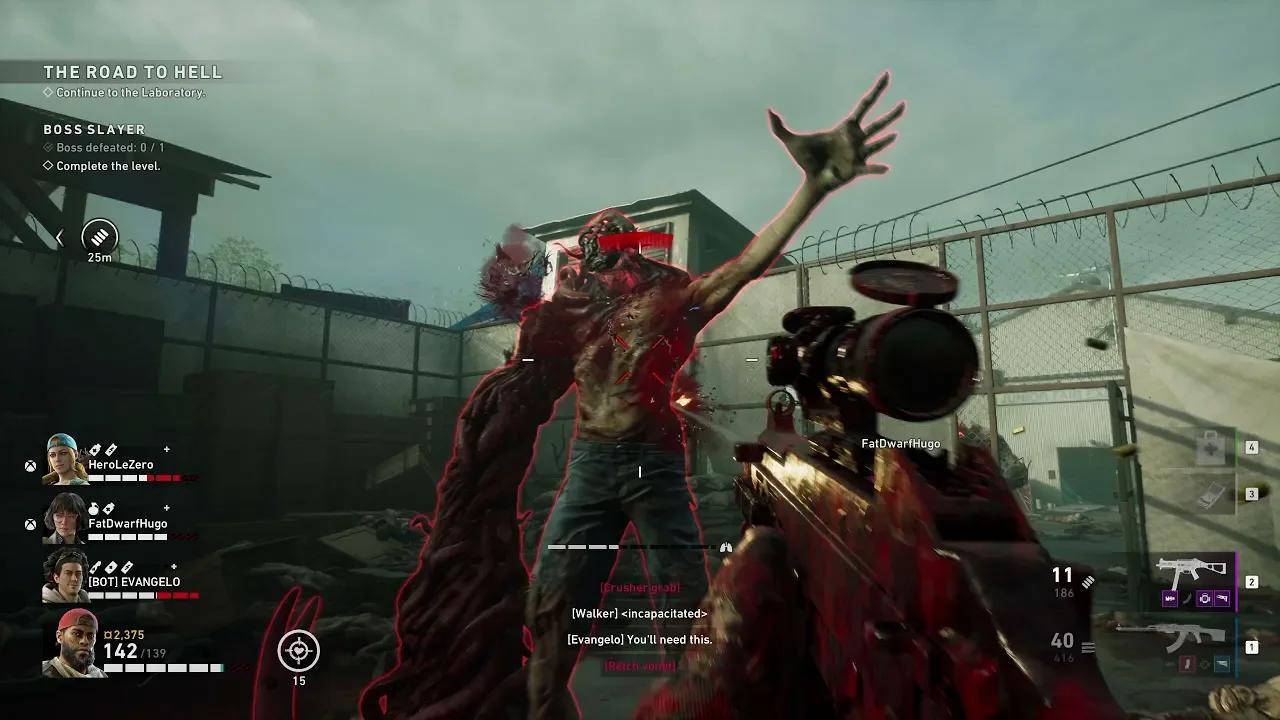Screen dimensions: 1280x720
Task: Select THE ROAD TO HELL mission header
Action: pos(132,71)
